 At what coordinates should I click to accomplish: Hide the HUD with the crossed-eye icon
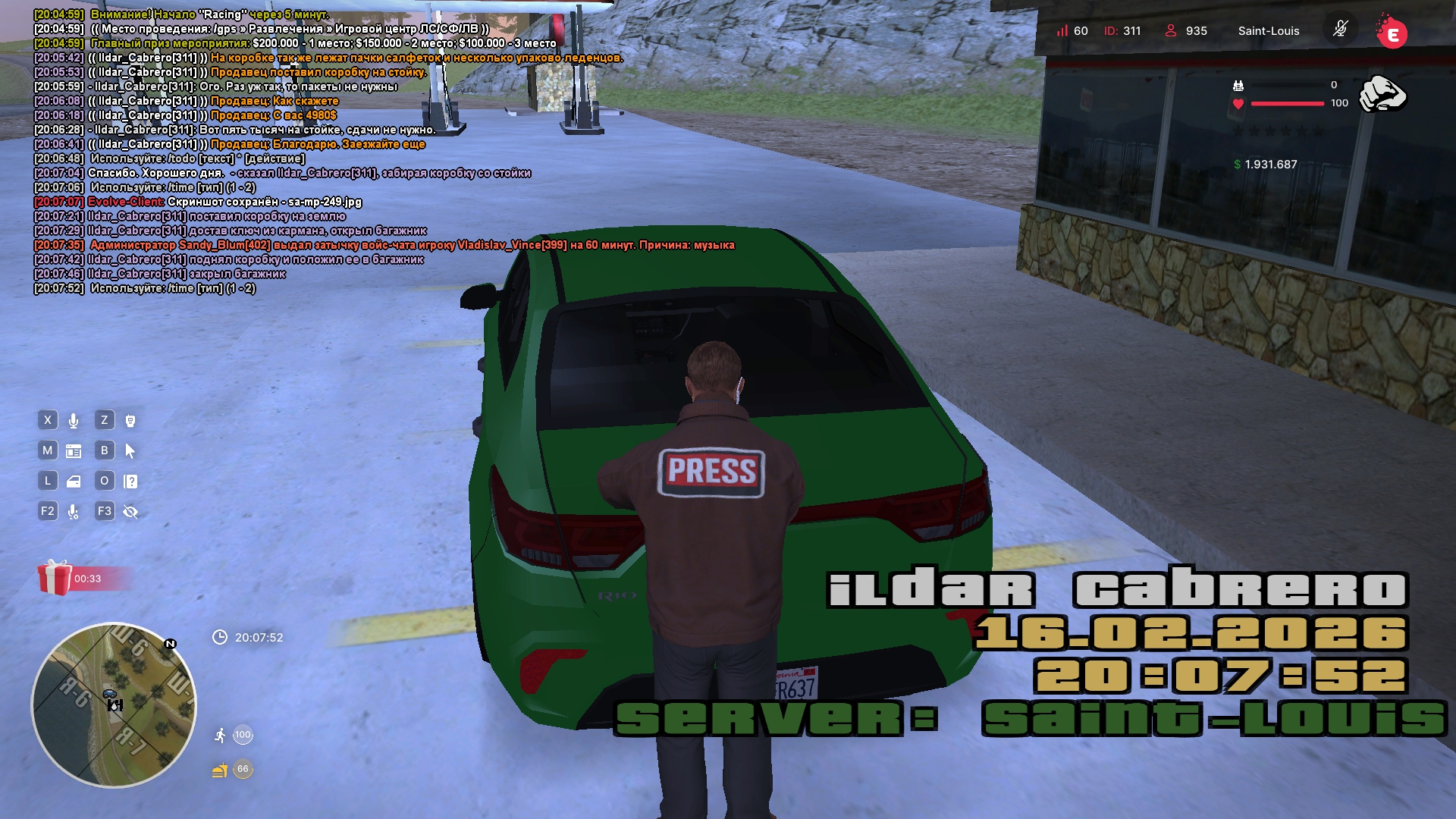(x=130, y=512)
